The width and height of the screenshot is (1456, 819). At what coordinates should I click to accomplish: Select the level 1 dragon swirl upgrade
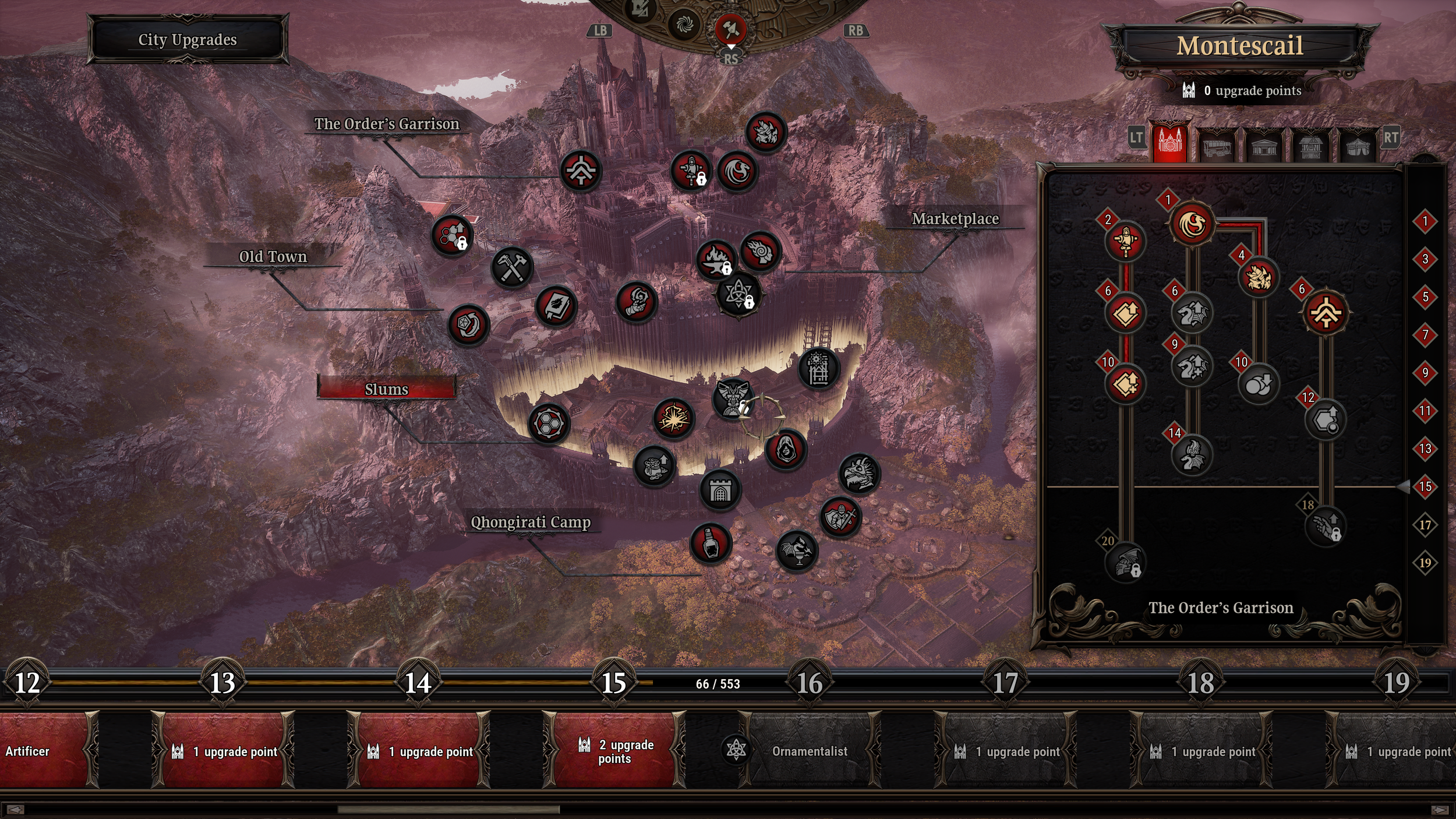(x=1192, y=224)
